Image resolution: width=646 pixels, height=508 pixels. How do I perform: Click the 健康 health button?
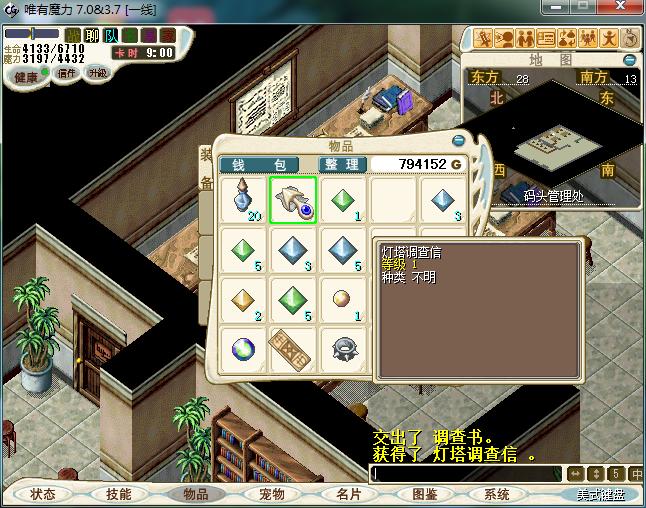pos(25,76)
